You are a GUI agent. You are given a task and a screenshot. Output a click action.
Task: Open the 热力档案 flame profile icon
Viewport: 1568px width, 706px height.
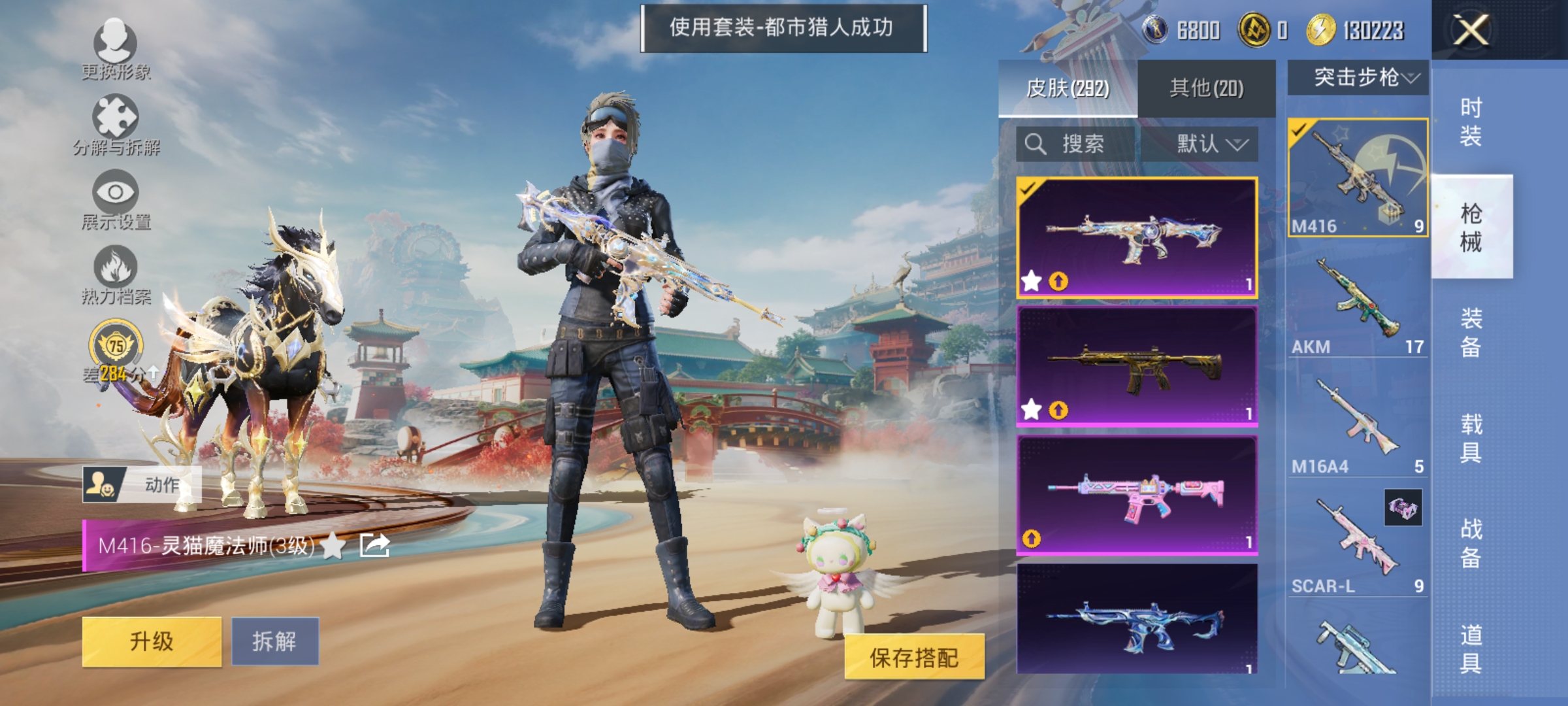pos(114,268)
